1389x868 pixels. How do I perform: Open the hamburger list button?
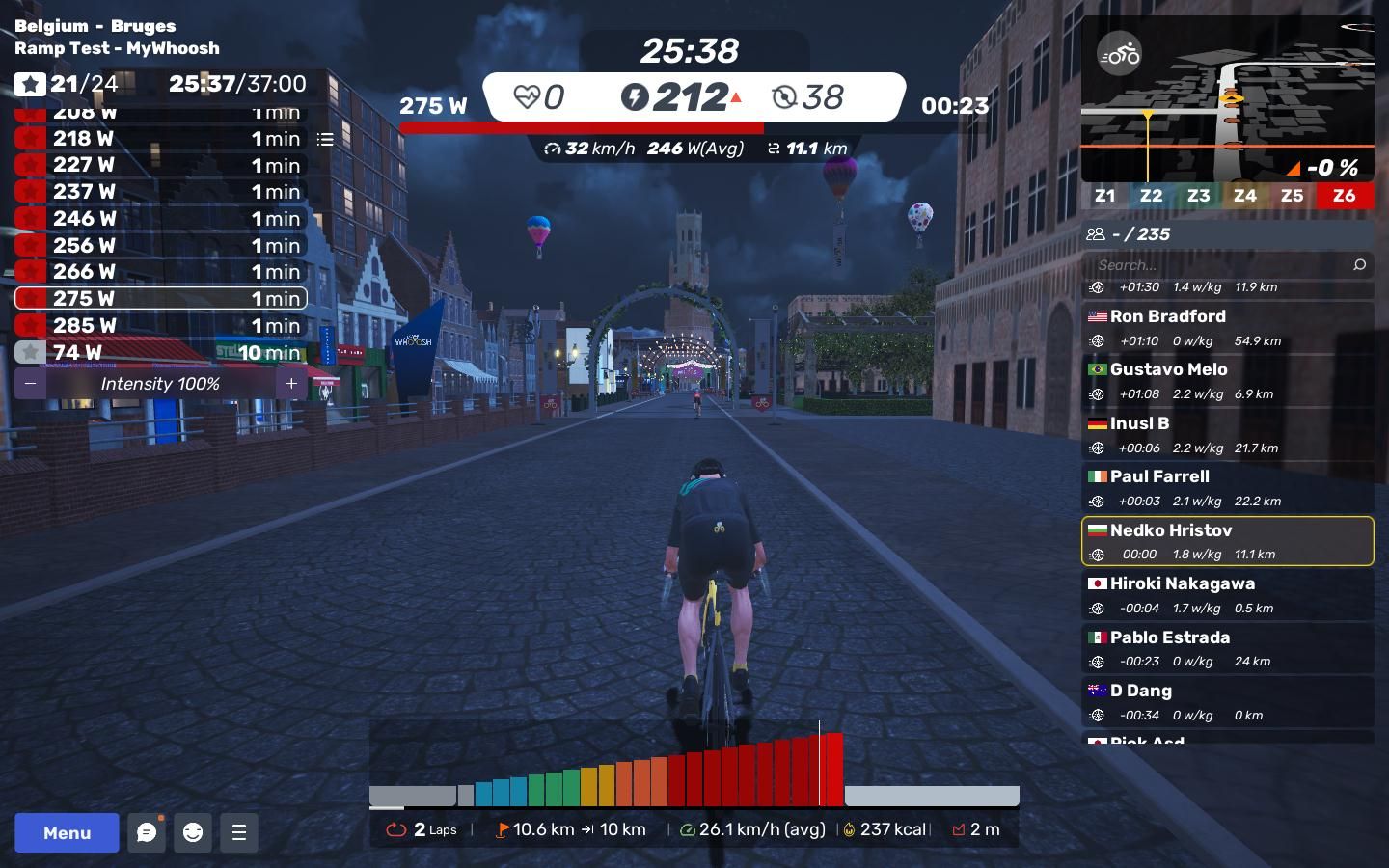[x=239, y=832]
